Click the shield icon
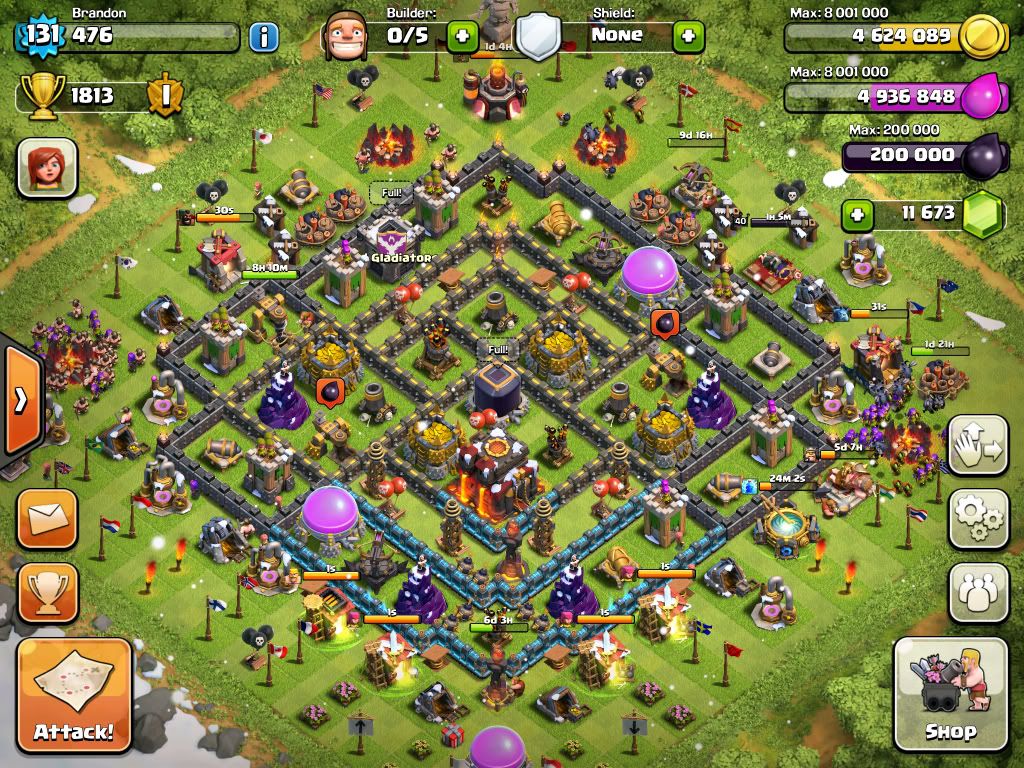Image resolution: width=1024 pixels, height=768 pixels. point(538,37)
